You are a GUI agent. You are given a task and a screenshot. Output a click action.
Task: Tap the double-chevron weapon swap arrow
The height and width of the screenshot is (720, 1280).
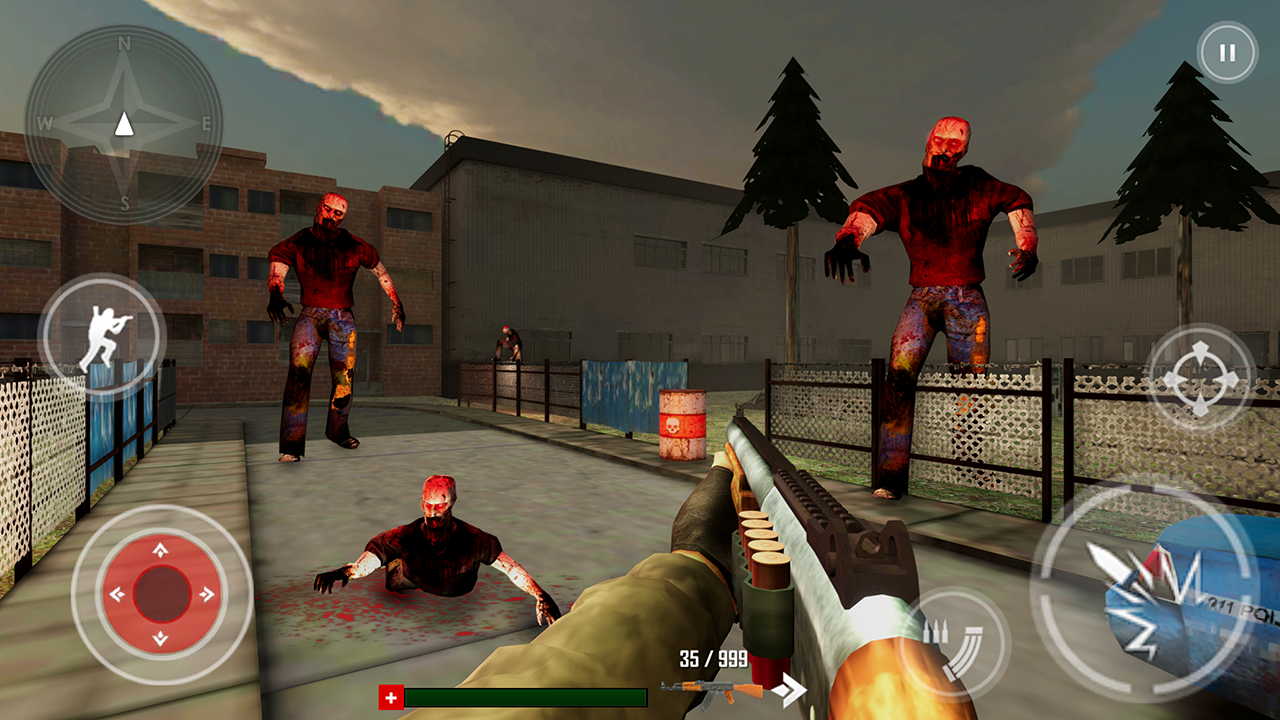click(790, 689)
